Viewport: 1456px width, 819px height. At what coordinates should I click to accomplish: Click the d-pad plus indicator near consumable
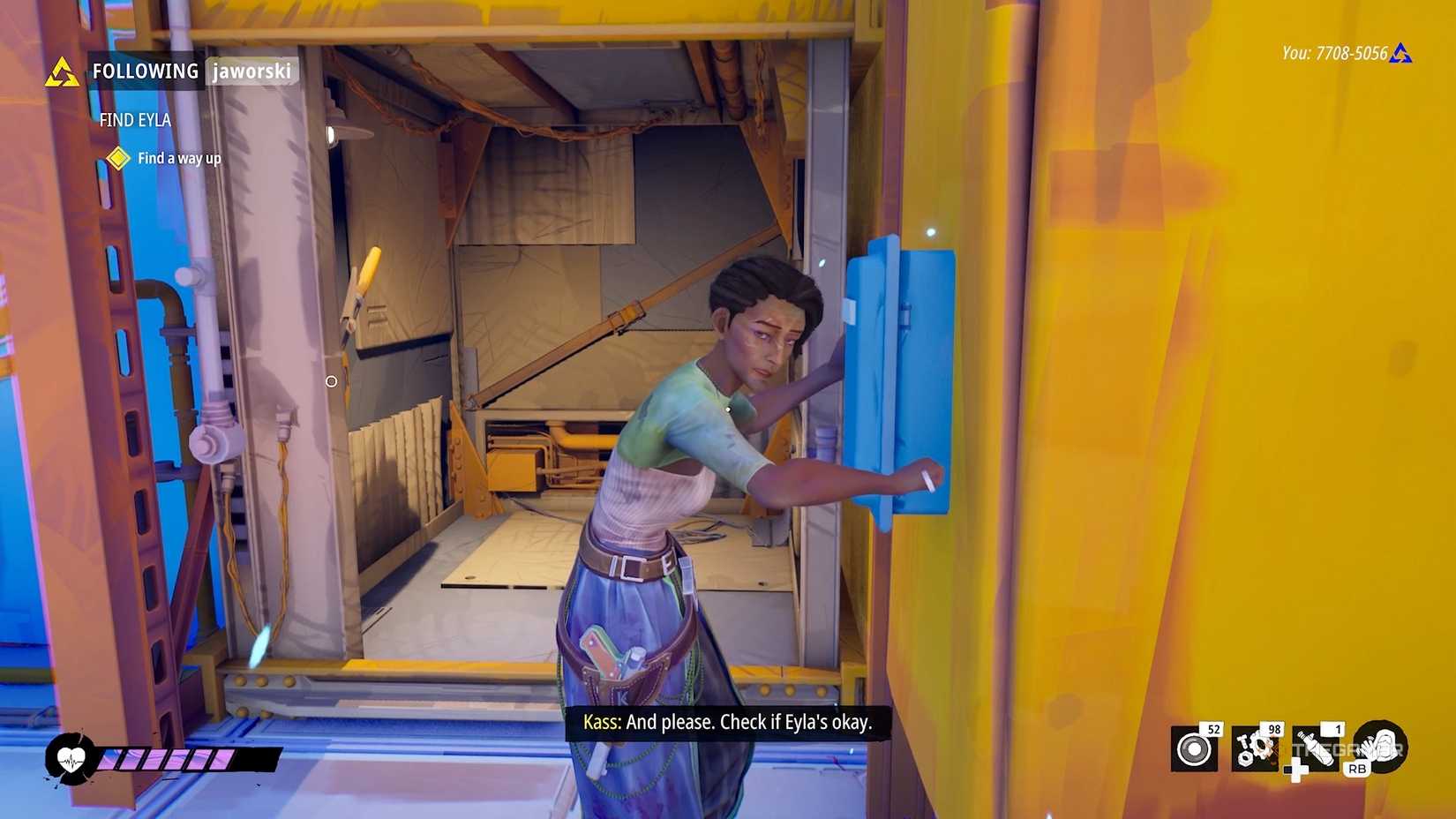click(1297, 770)
